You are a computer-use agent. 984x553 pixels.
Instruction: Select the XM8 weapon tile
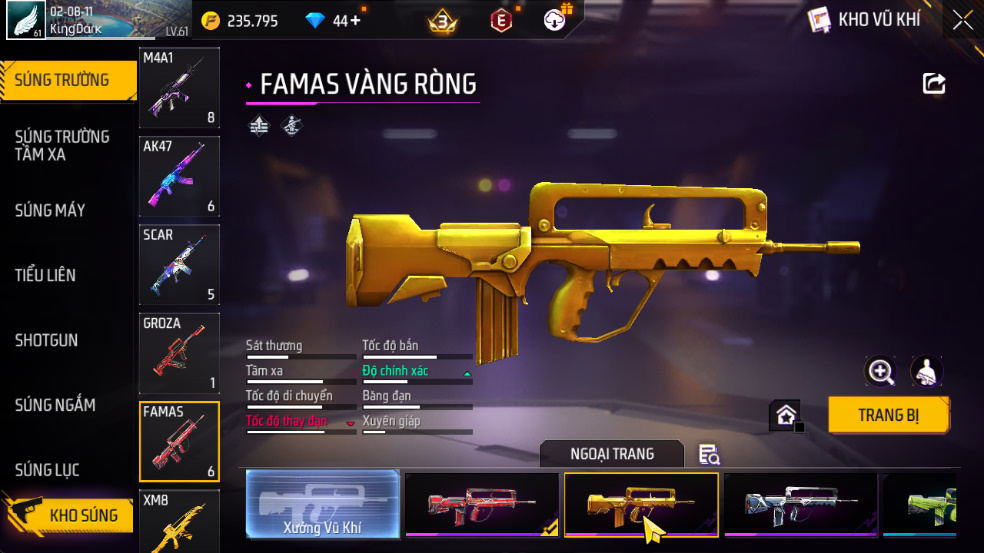pos(179,521)
